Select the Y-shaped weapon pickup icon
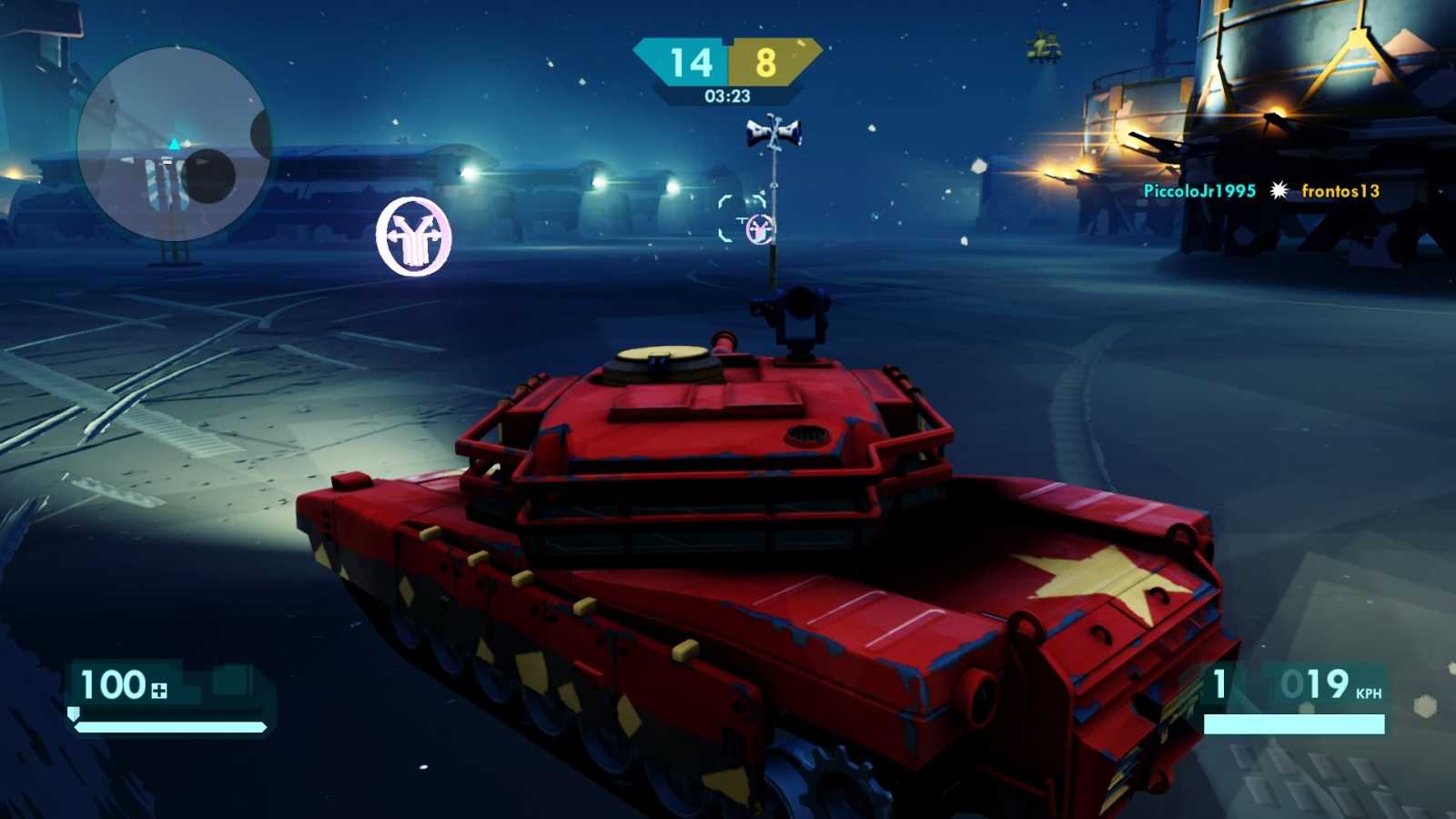 coord(414,237)
